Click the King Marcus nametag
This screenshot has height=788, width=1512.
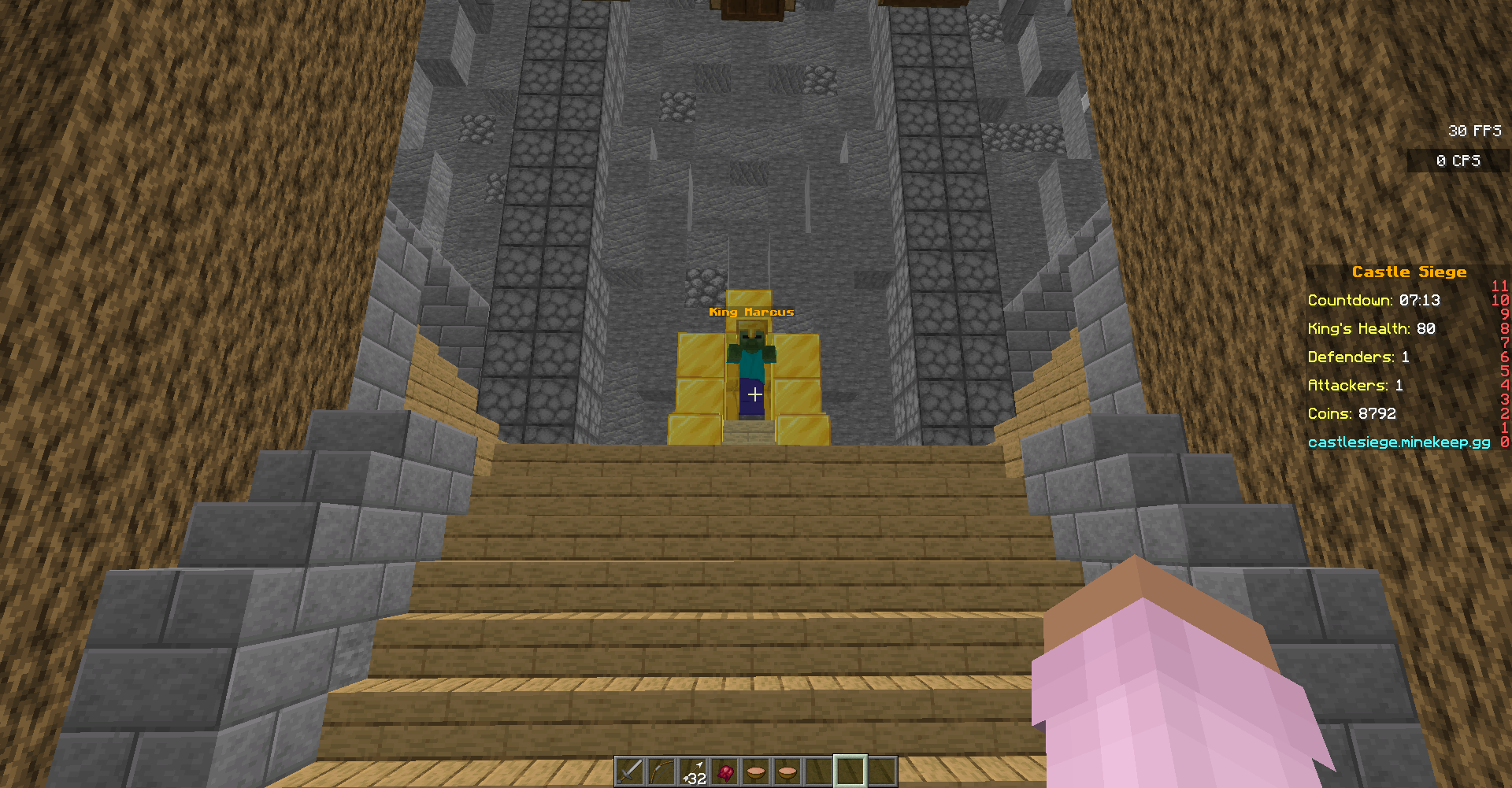tap(751, 312)
